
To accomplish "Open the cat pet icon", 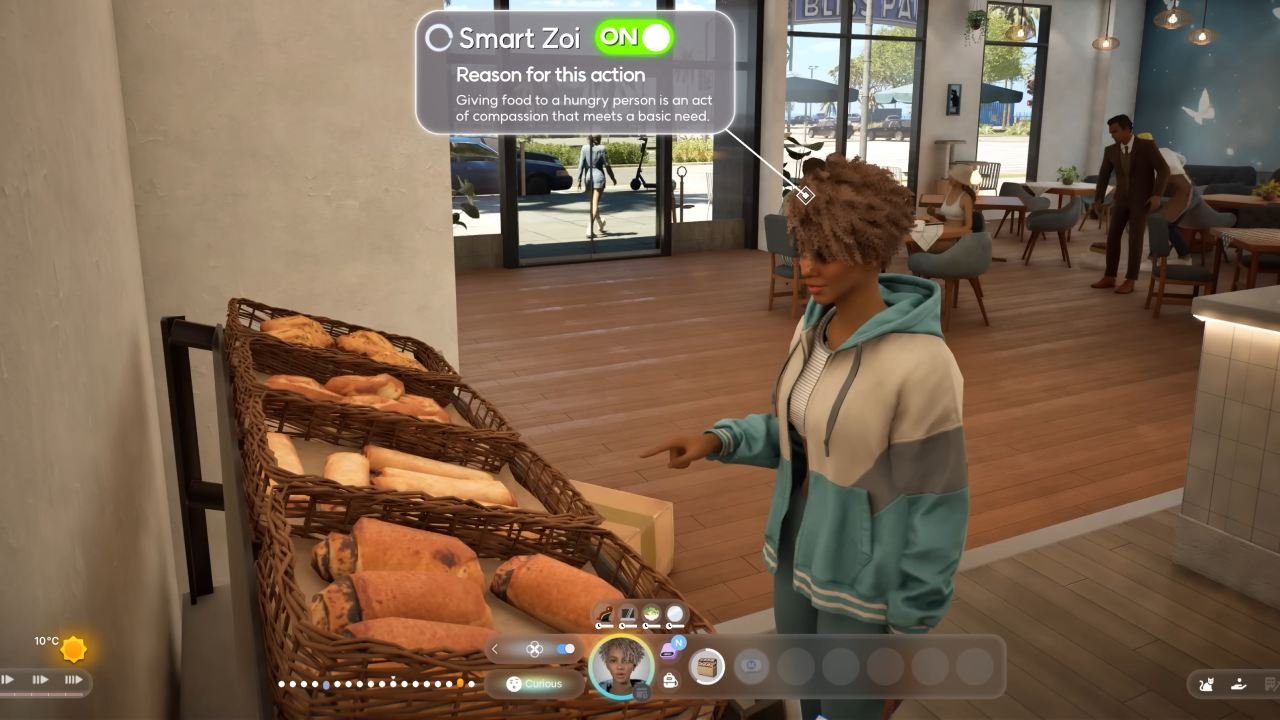I will (1206, 684).
